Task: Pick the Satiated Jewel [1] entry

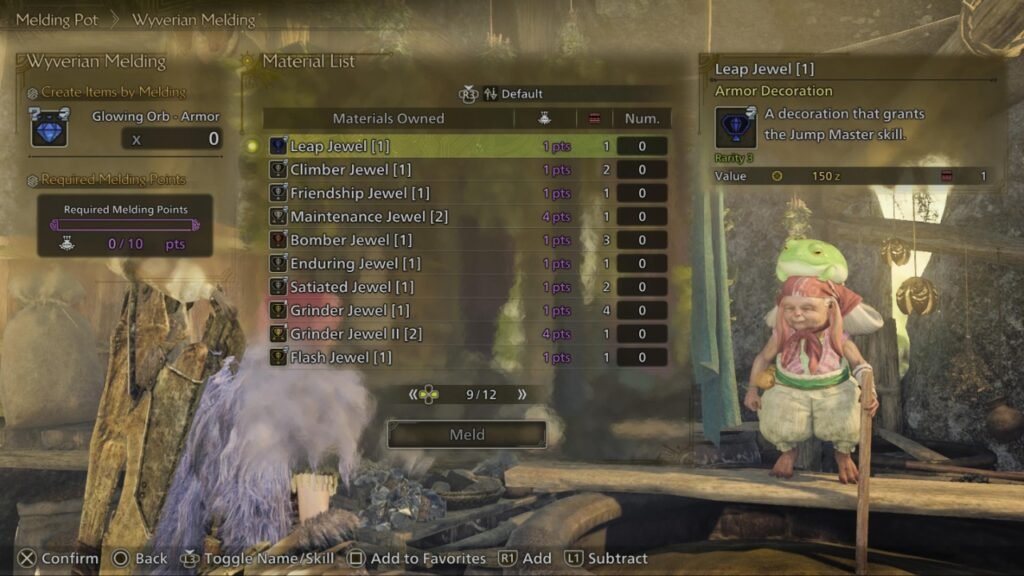Action: (355, 287)
